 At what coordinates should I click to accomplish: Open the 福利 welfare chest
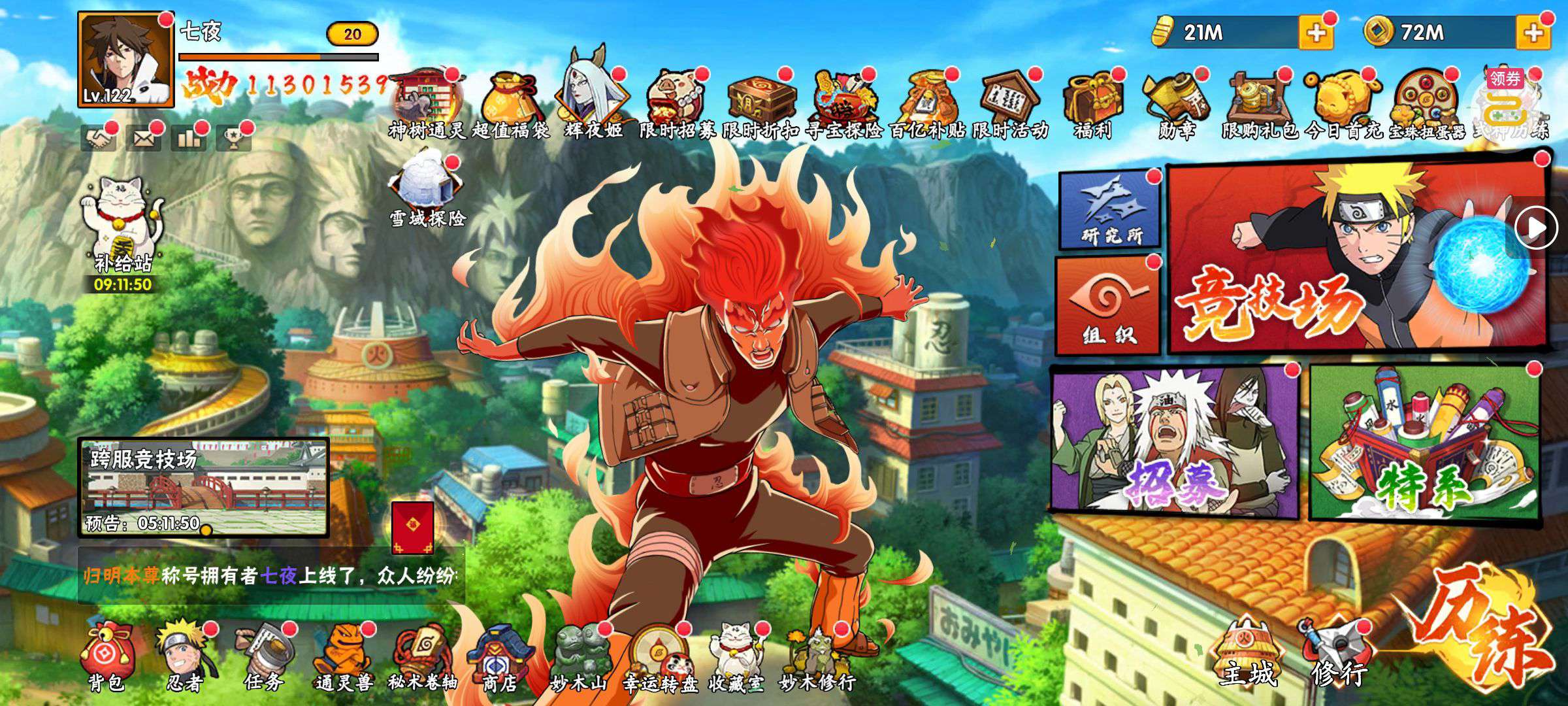click(x=1092, y=105)
